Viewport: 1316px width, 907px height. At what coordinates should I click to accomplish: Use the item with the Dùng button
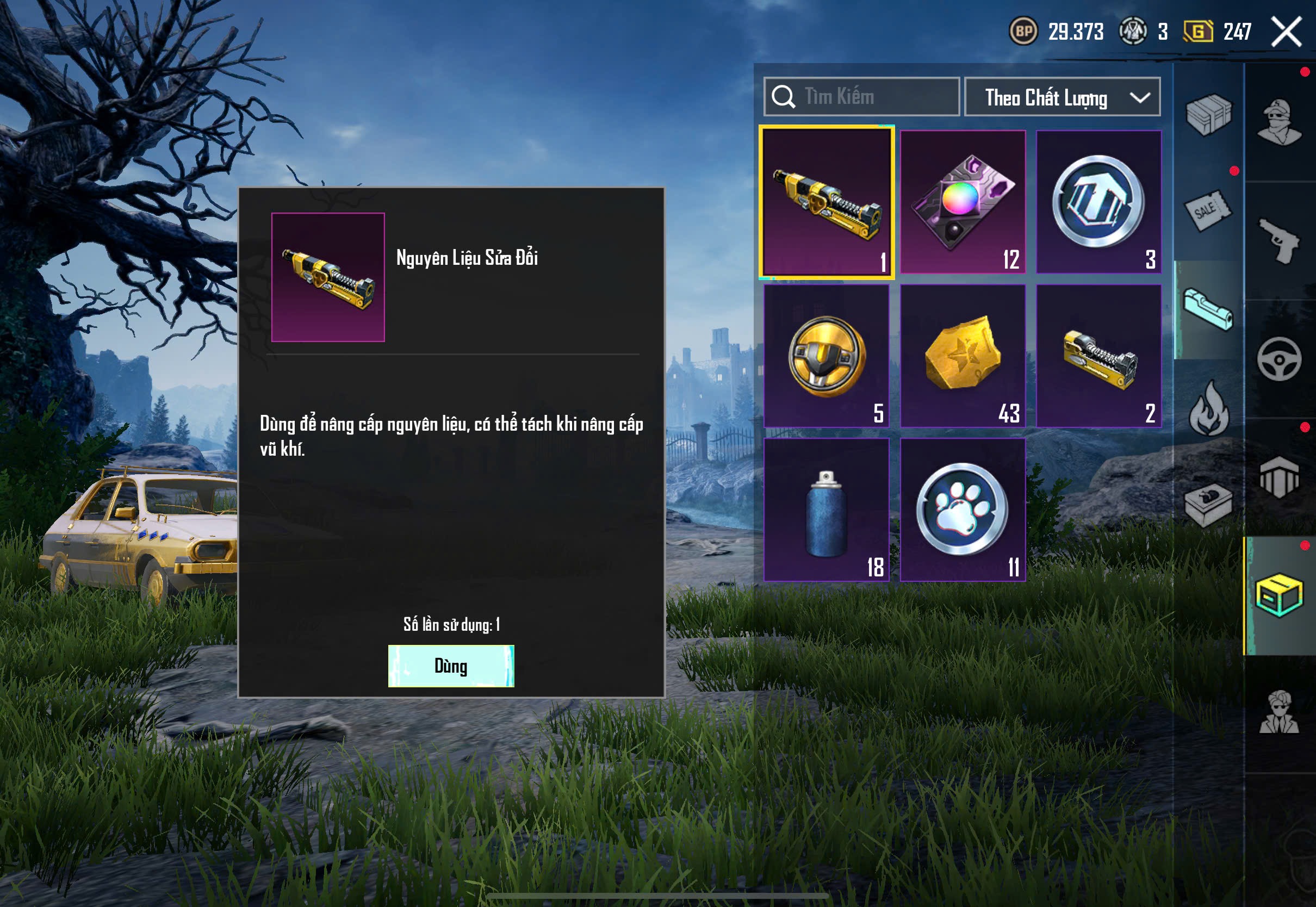point(451,666)
